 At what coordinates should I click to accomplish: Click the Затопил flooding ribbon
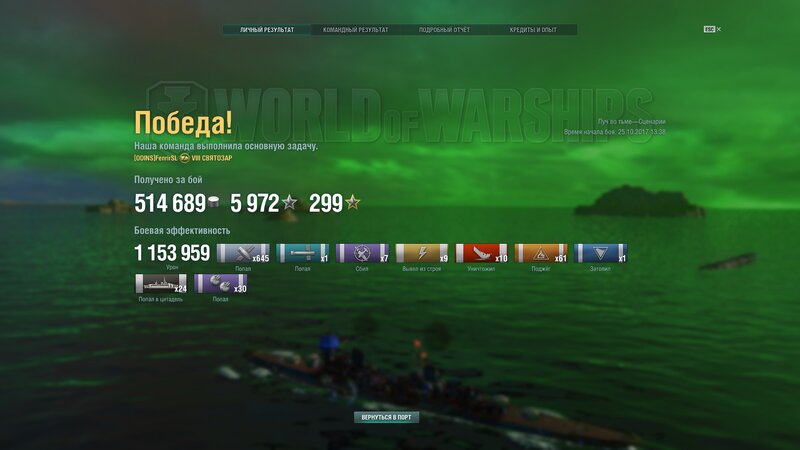(x=600, y=253)
